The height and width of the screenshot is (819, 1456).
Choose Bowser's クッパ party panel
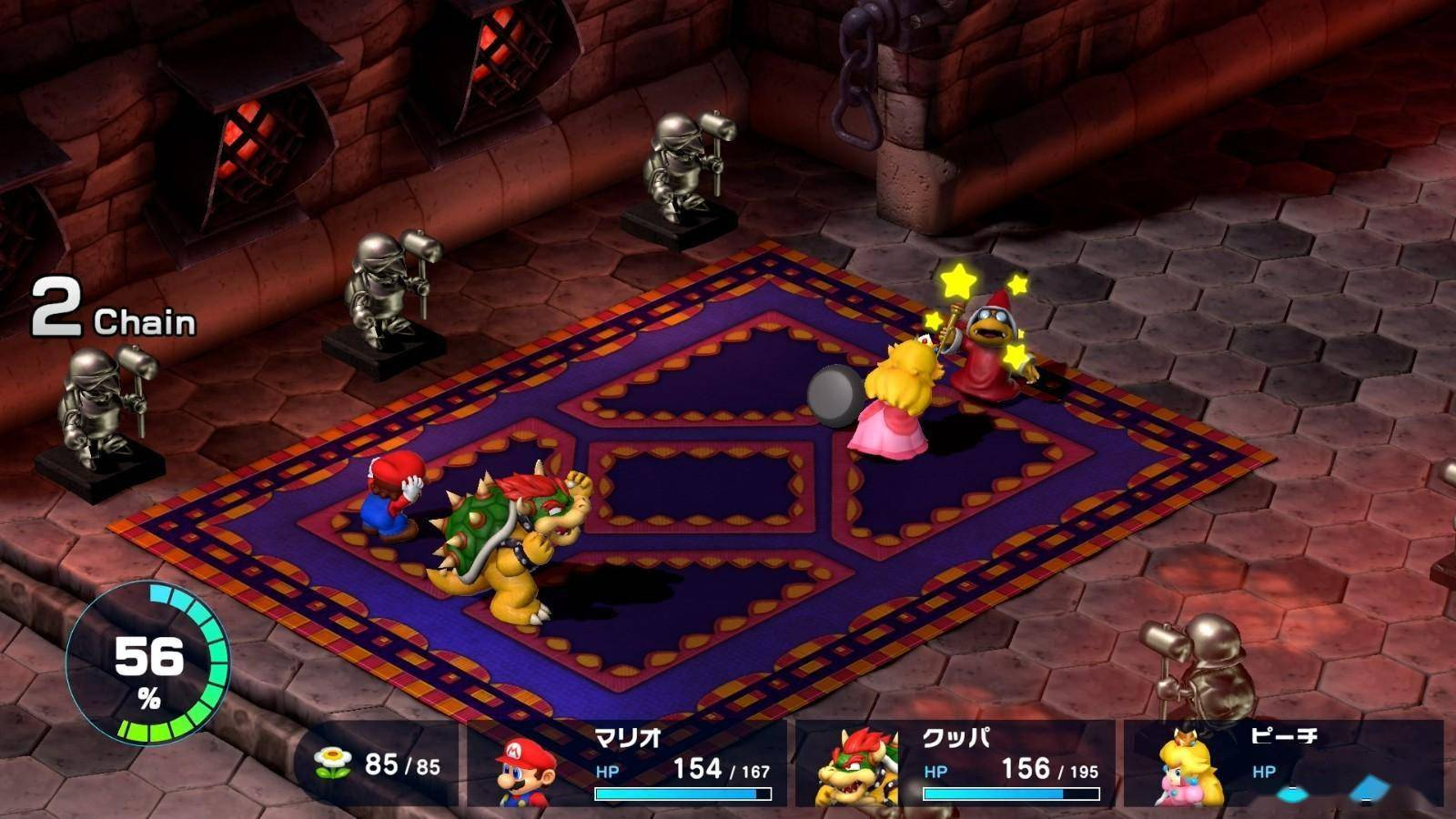[955, 763]
